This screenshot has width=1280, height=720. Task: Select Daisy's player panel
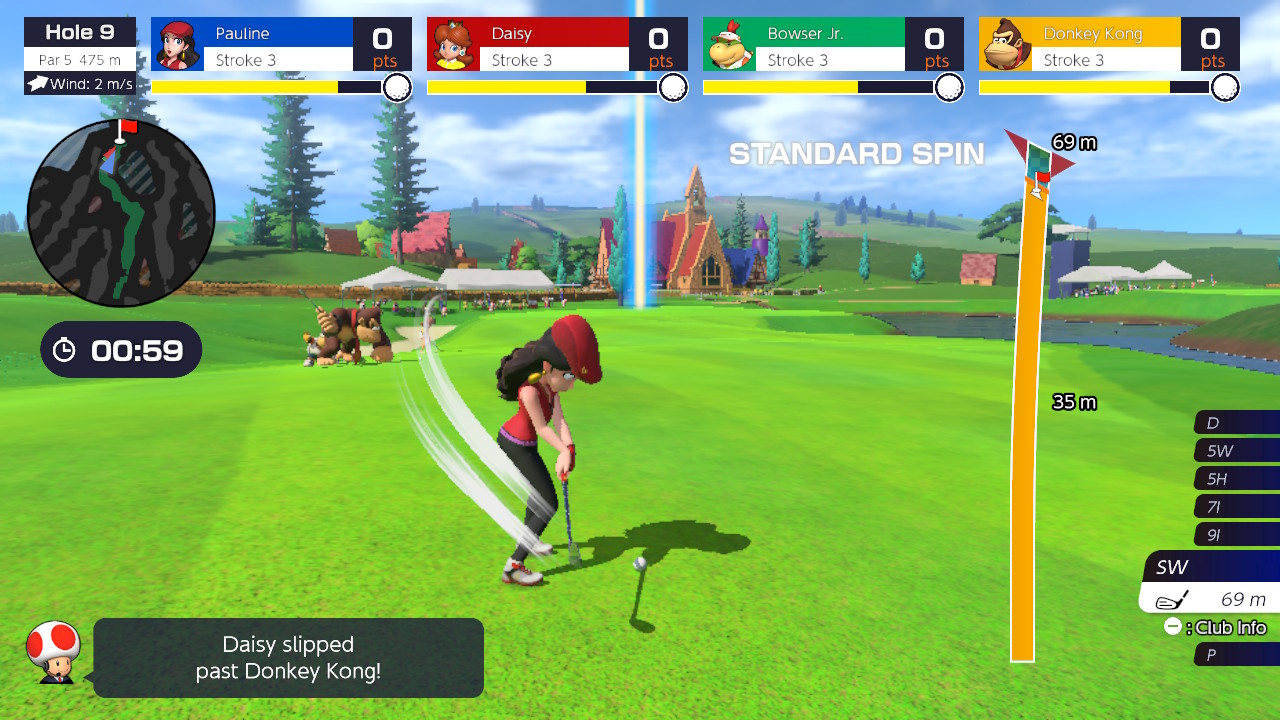point(557,45)
